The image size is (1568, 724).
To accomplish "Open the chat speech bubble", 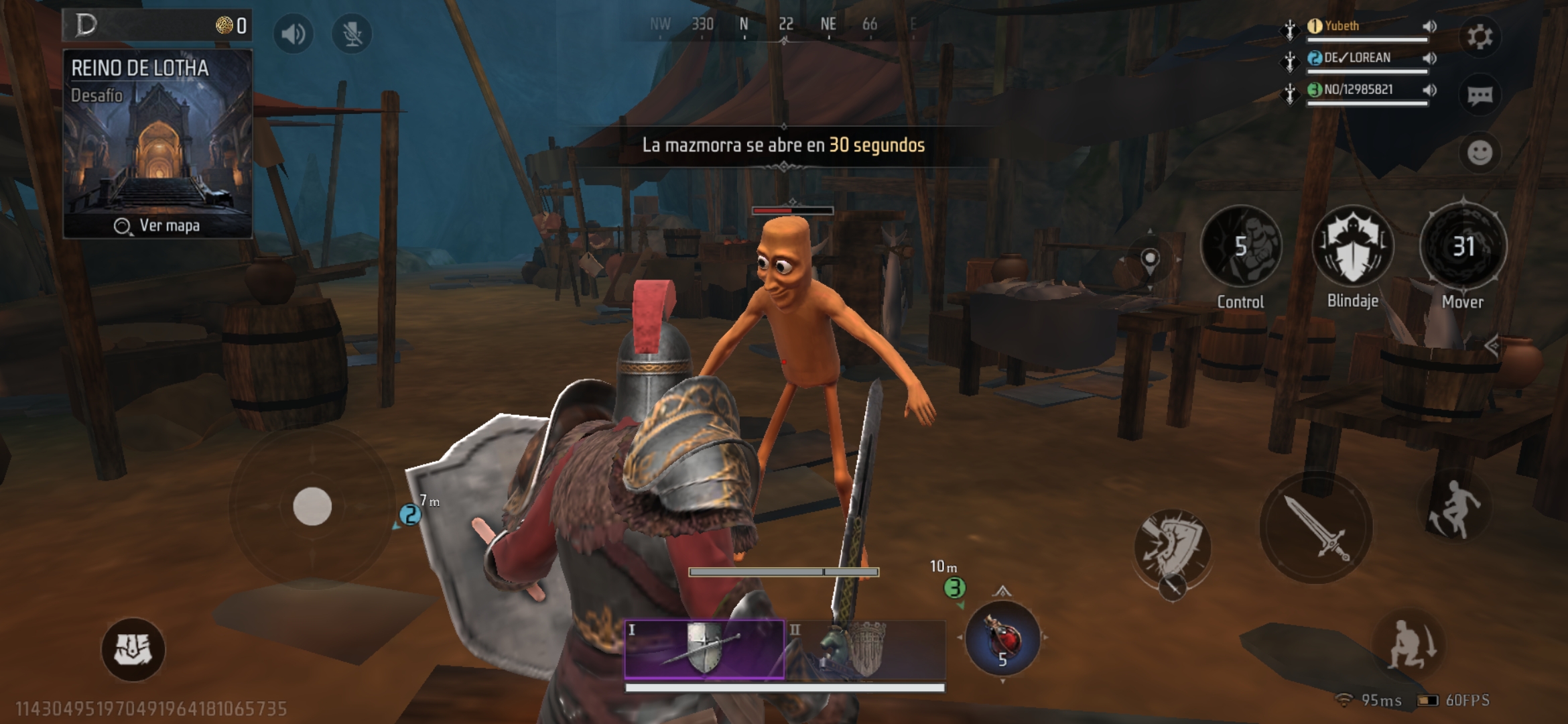I will point(1480,95).
